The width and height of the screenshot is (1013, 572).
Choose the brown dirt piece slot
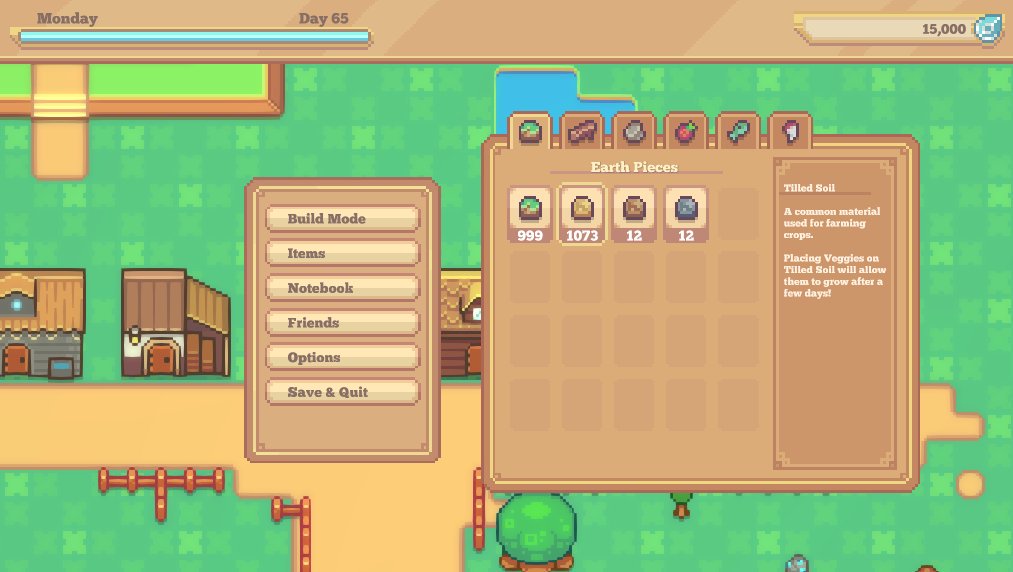click(x=634, y=214)
